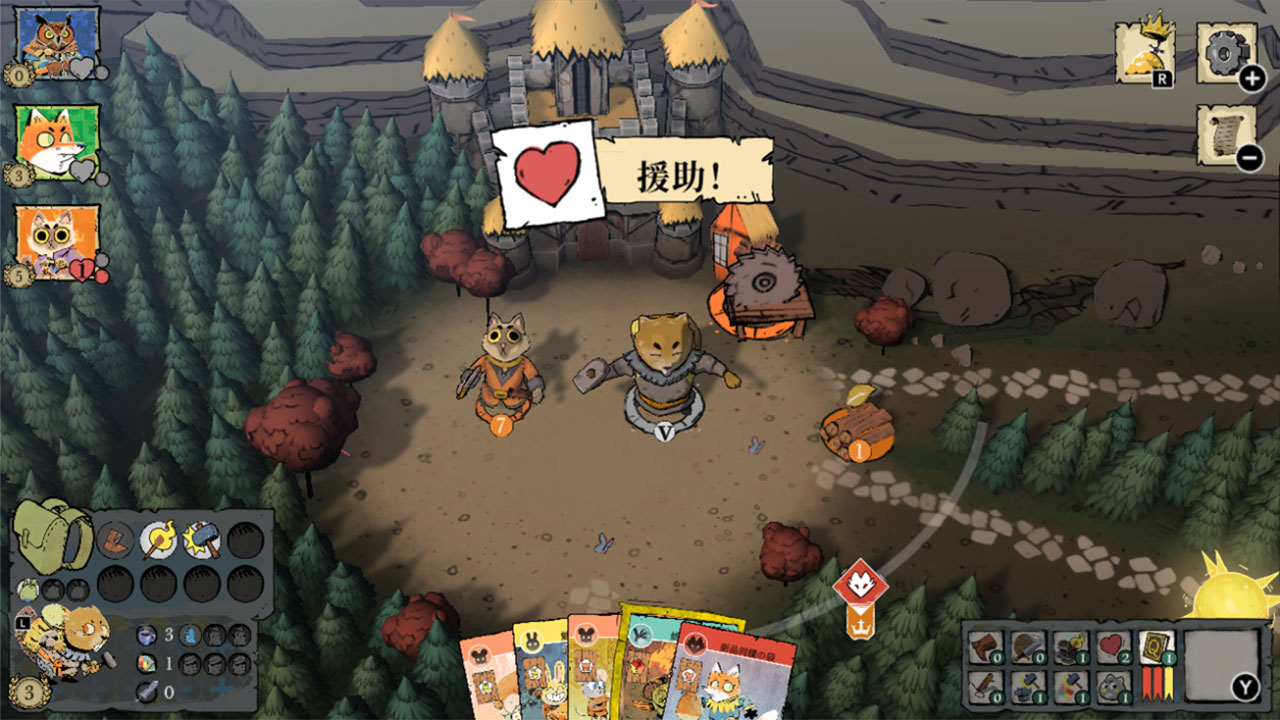Open the Q quest card in the resource bar
This screenshot has width=1280, height=720.
(x=1155, y=645)
